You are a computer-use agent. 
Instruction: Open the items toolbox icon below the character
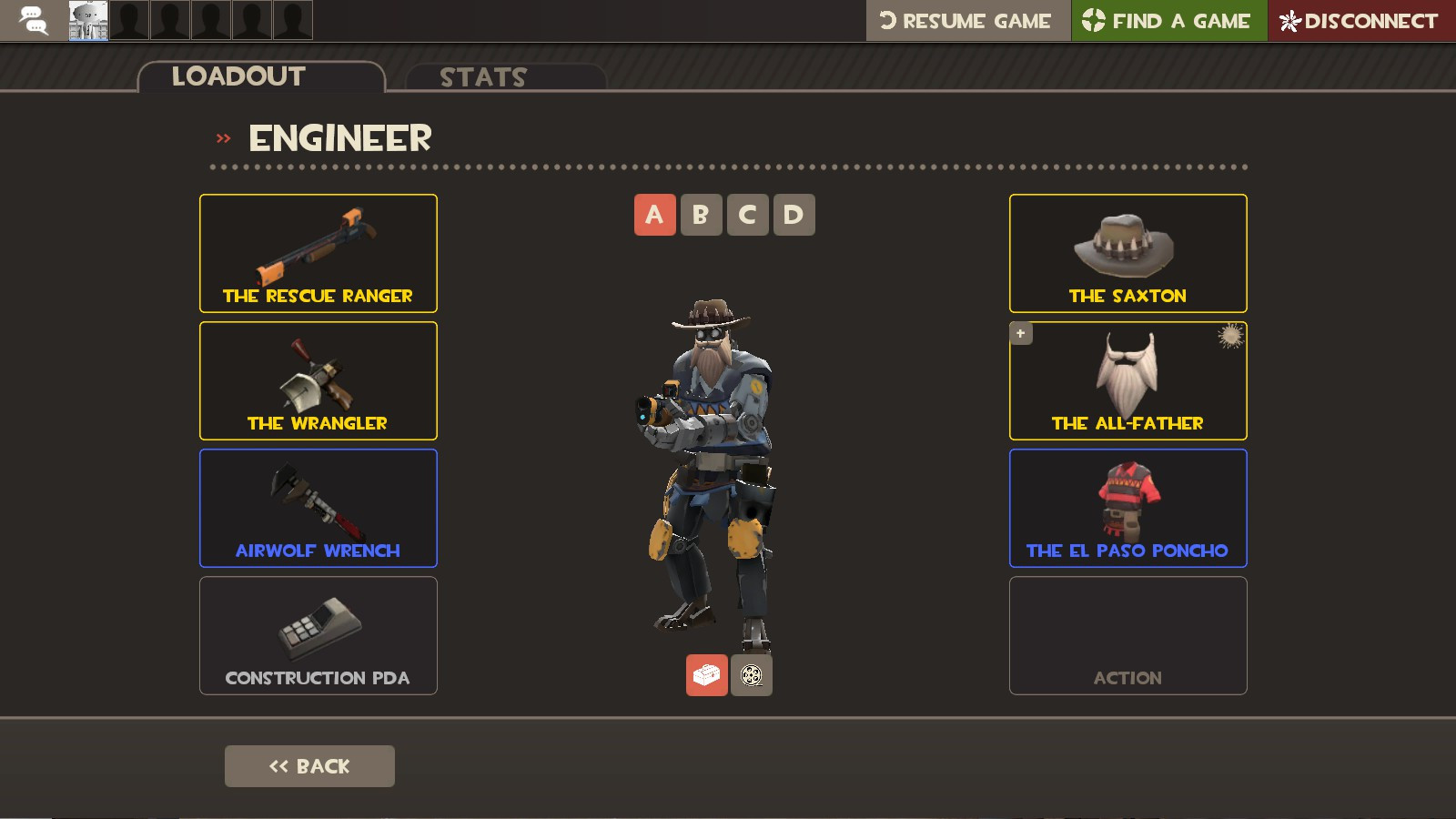click(x=705, y=675)
